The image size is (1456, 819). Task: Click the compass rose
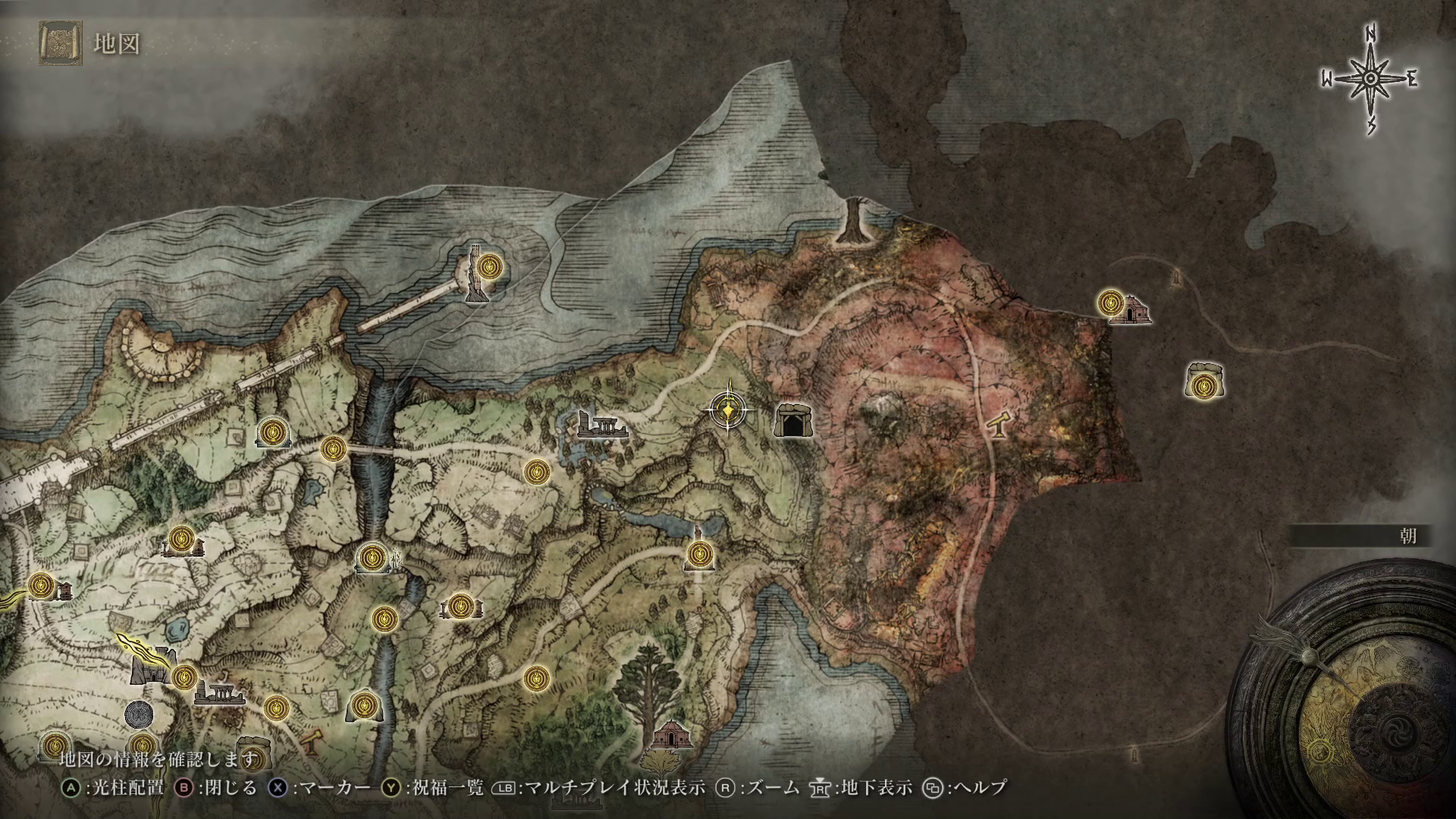click(1370, 80)
